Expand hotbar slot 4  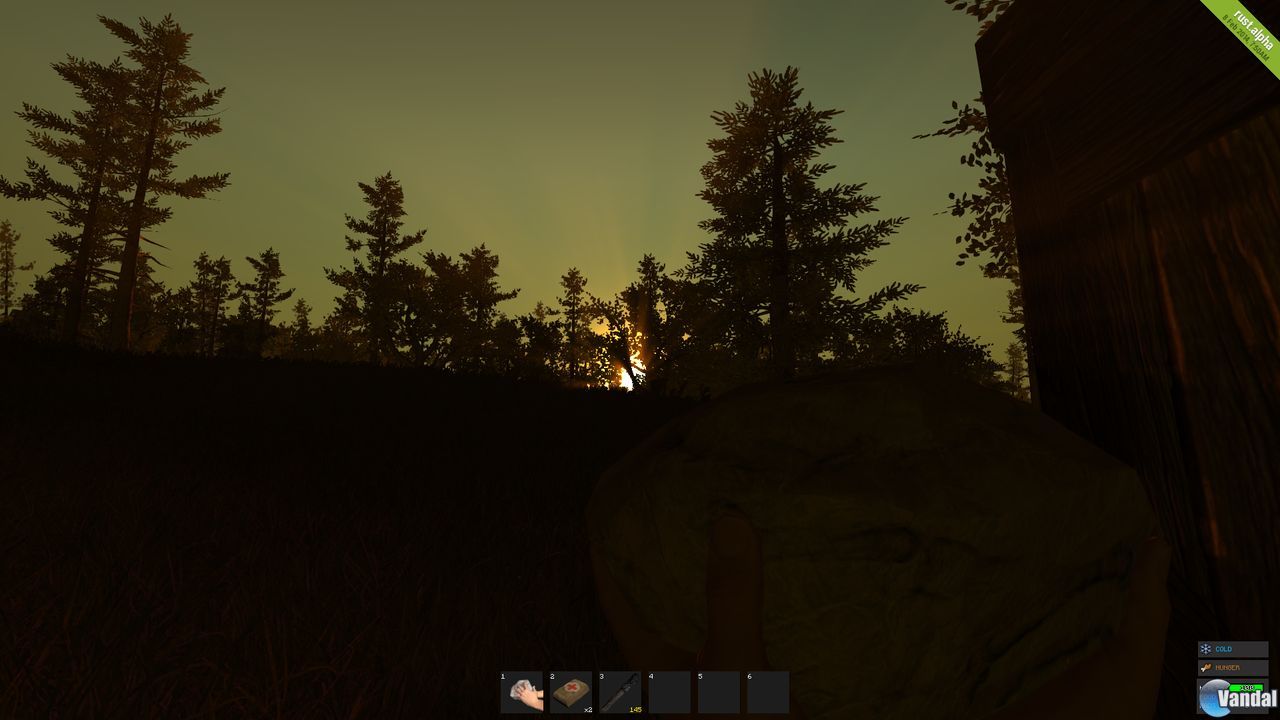coord(668,692)
